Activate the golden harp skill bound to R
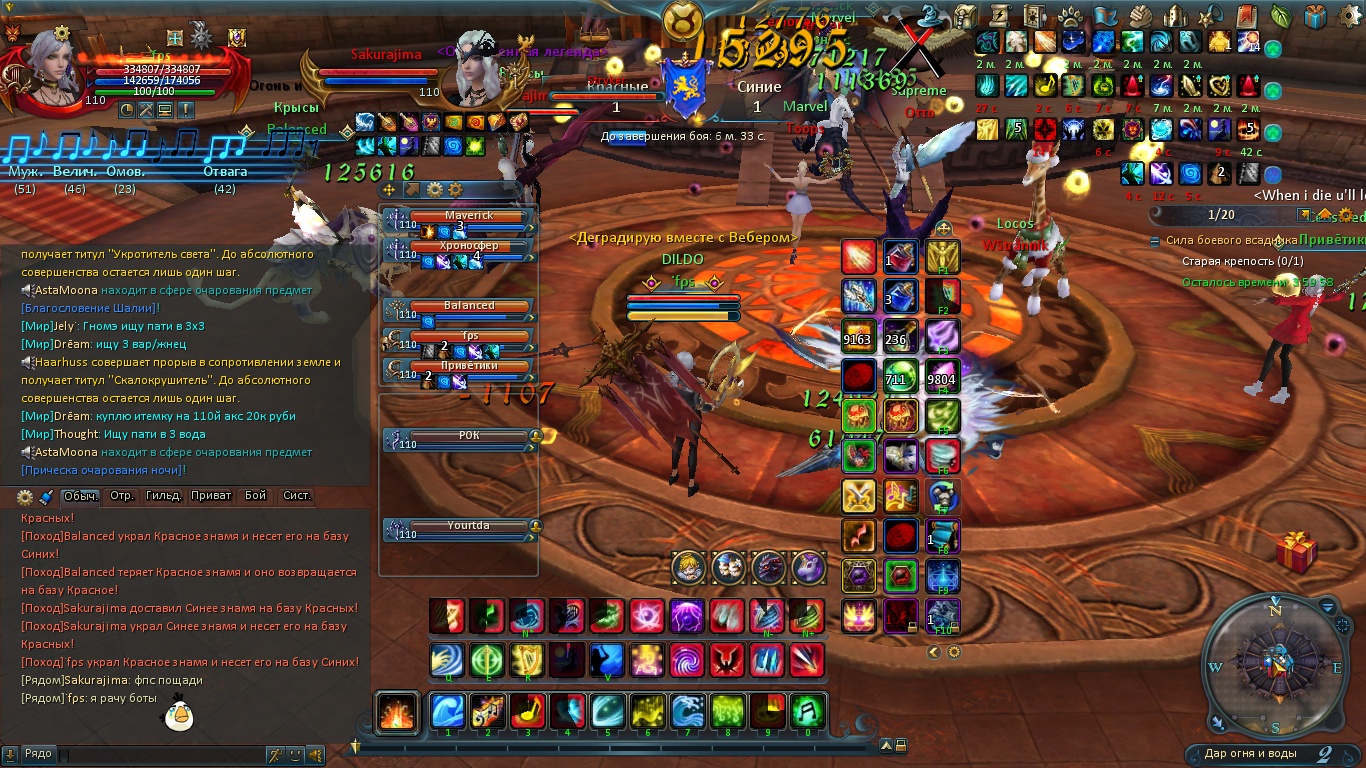The height and width of the screenshot is (768, 1366). point(527,660)
